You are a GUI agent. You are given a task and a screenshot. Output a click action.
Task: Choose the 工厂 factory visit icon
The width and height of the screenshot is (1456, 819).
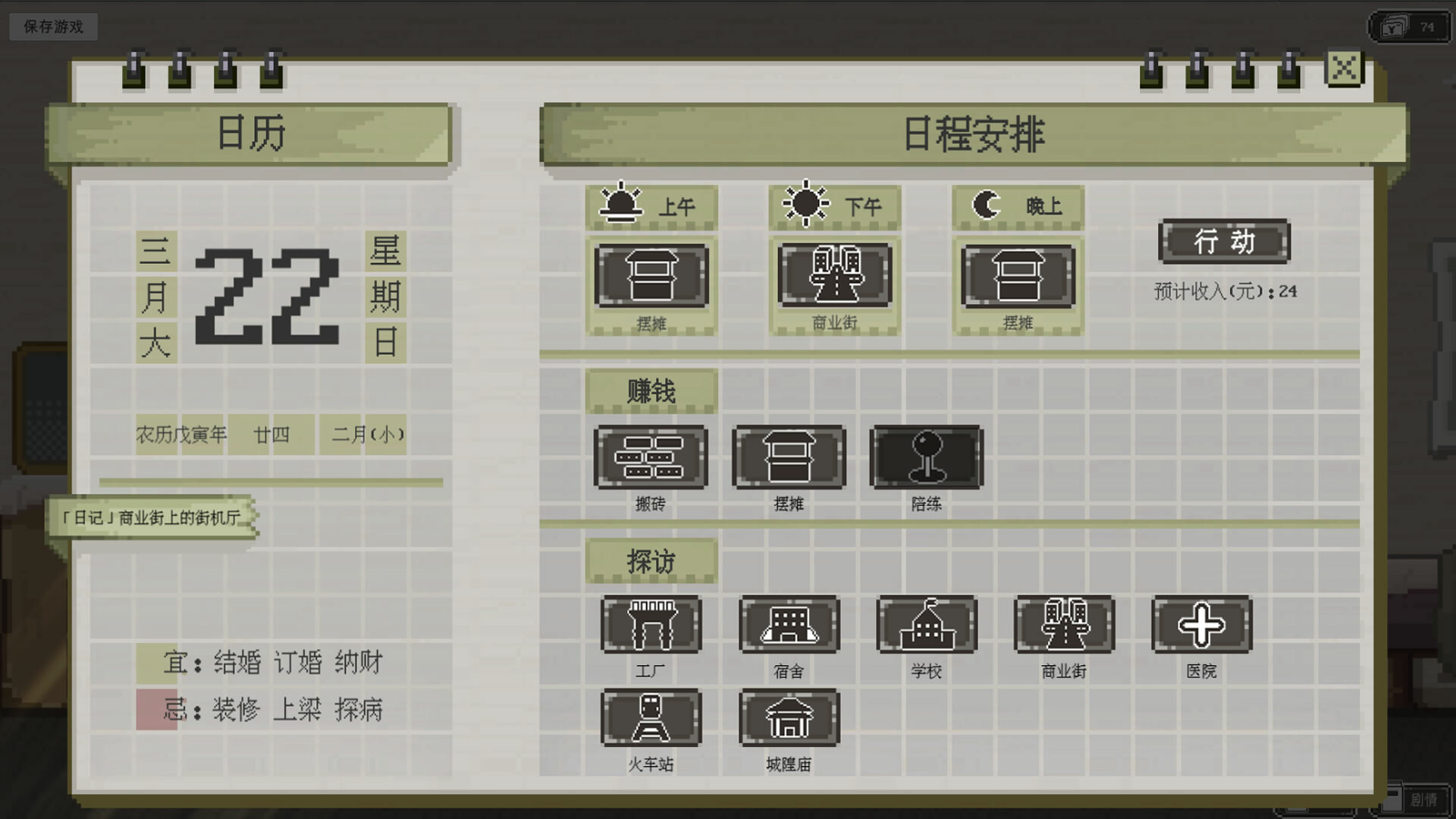pyautogui.click(x=651, y=624)
